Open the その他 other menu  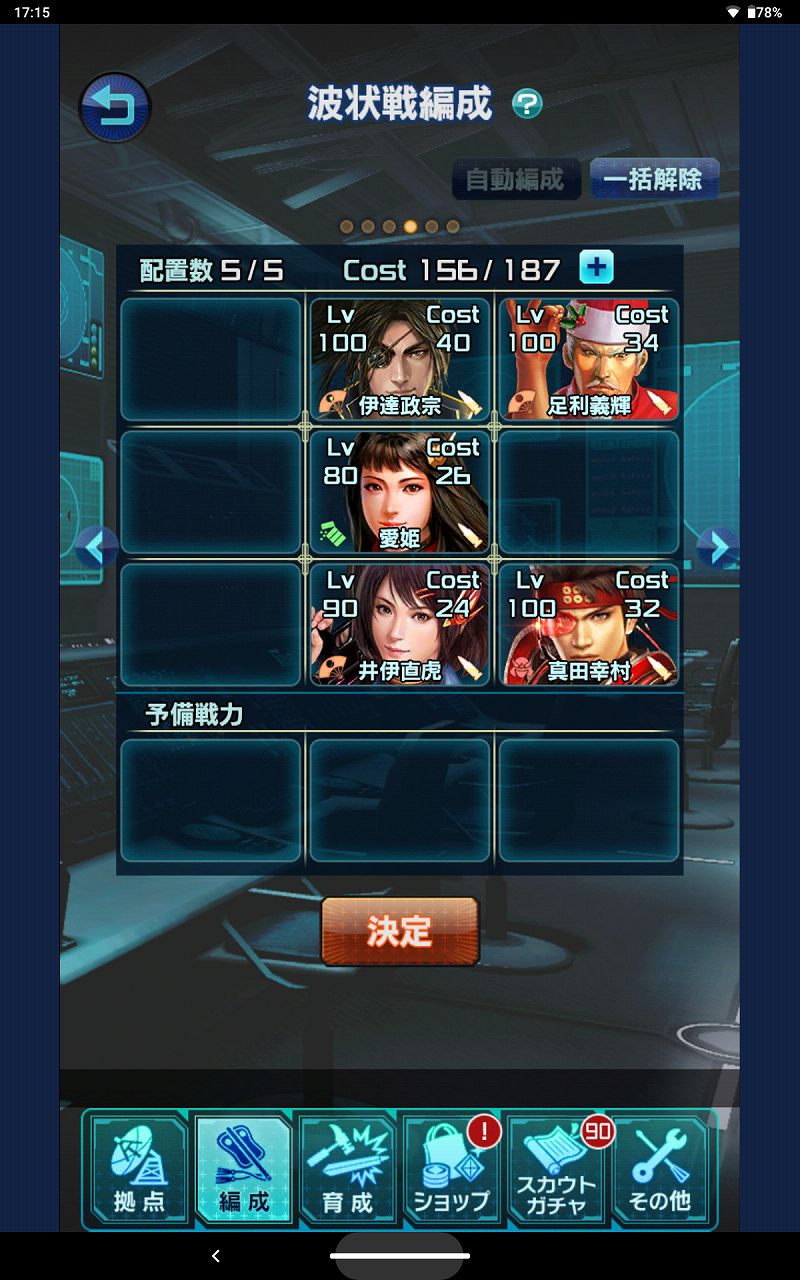(x=660, y=1170)
